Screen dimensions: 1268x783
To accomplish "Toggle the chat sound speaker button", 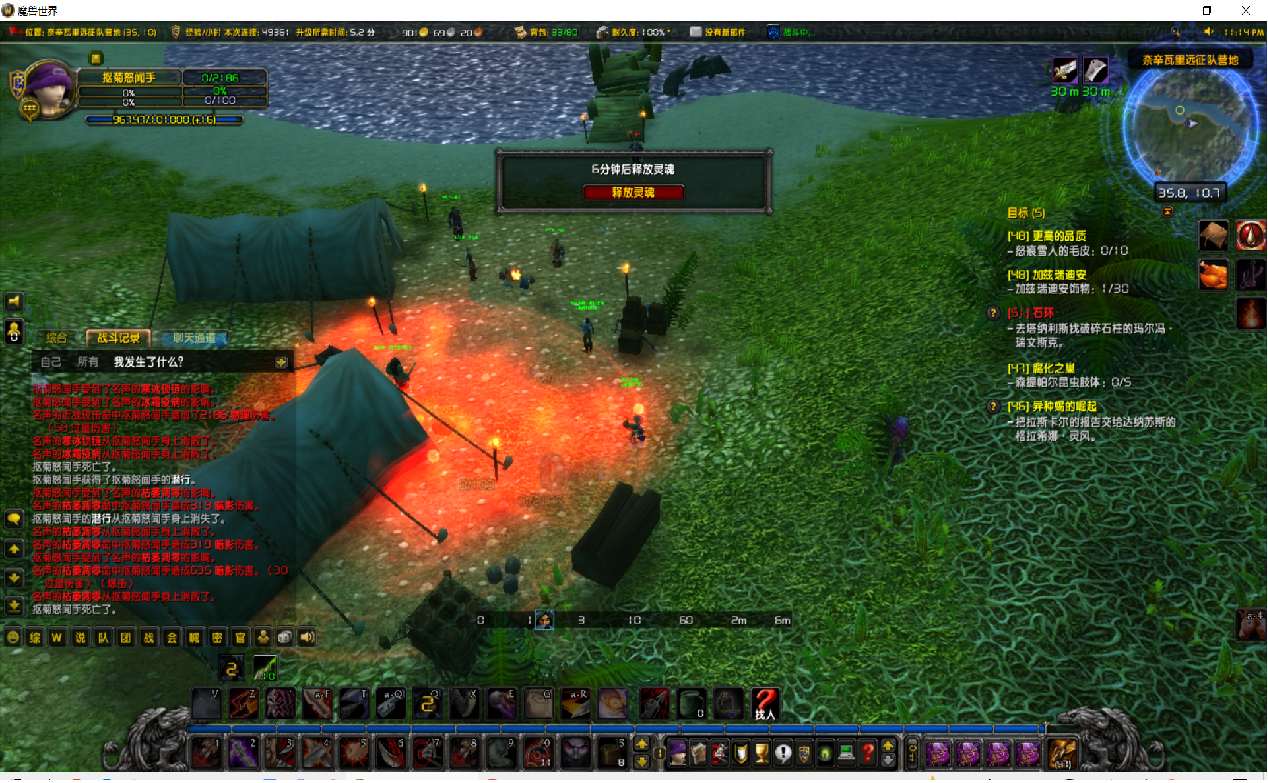I will coord(306,637).
